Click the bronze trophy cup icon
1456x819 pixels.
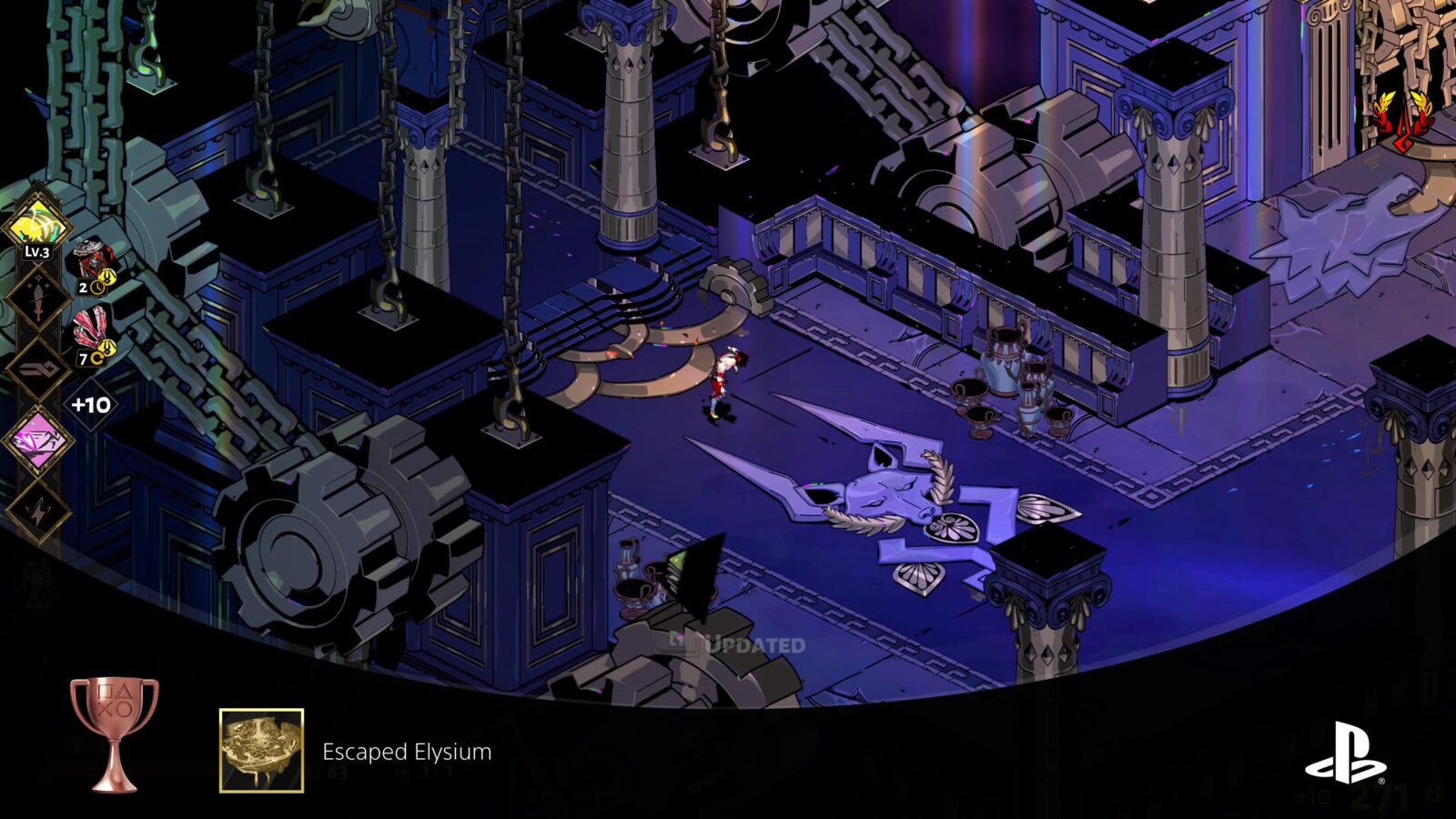point(115,733)
